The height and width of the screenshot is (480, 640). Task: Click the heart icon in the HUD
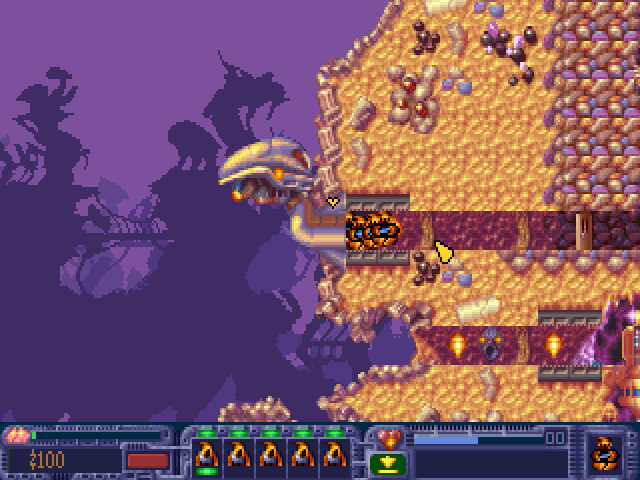pyautogui.click(x=389, y=437)
